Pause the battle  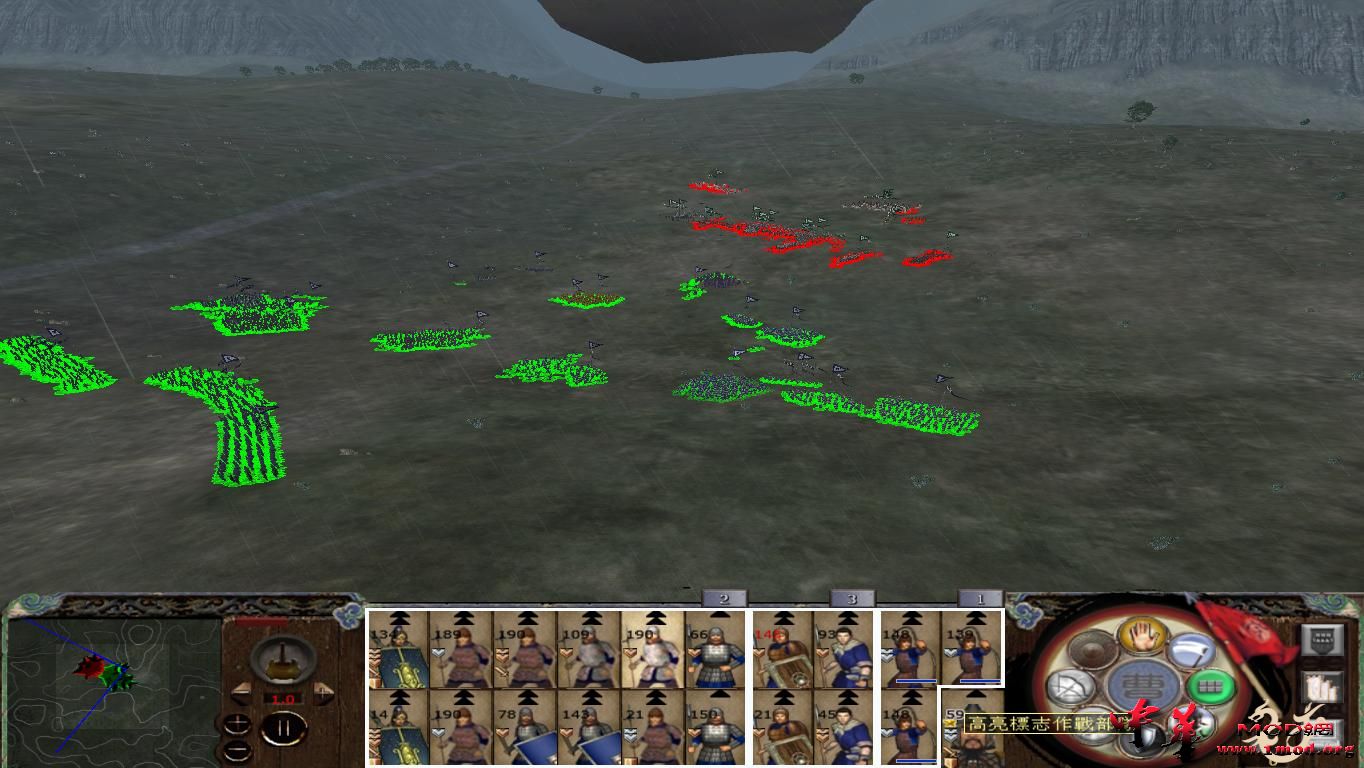pyautogui.click(x=283, y=727)
